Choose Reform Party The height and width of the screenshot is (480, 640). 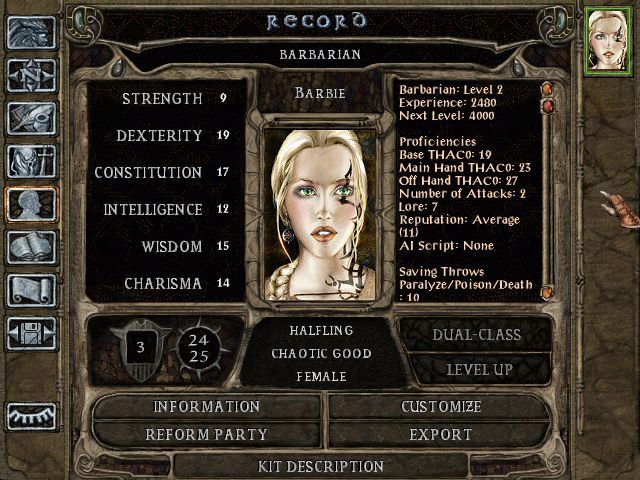pos(206,435)
